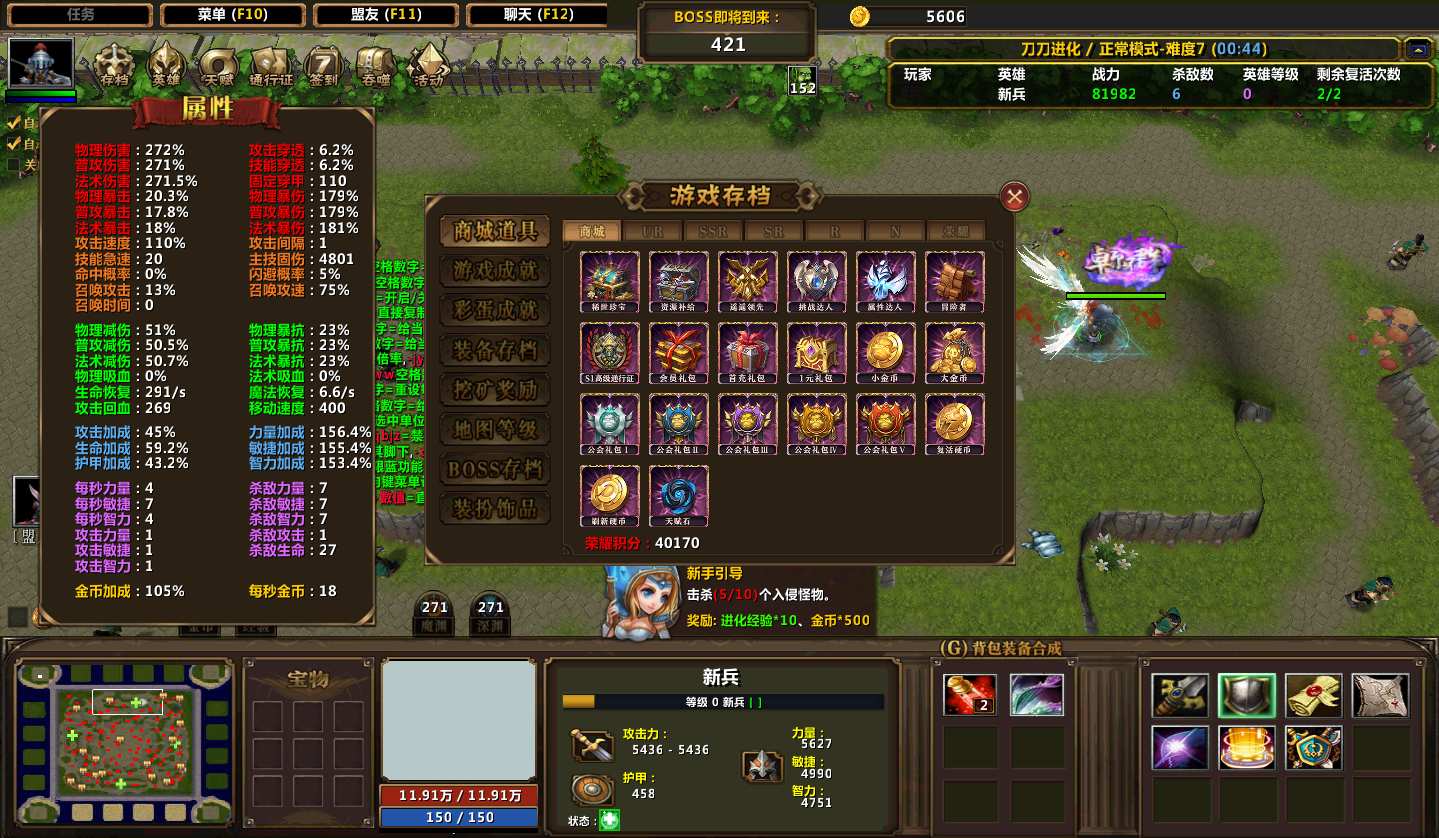This screenshot has width=1439, height=838.
Task: Use the red potion inventory slot
Action: click(x=969, y=695)
